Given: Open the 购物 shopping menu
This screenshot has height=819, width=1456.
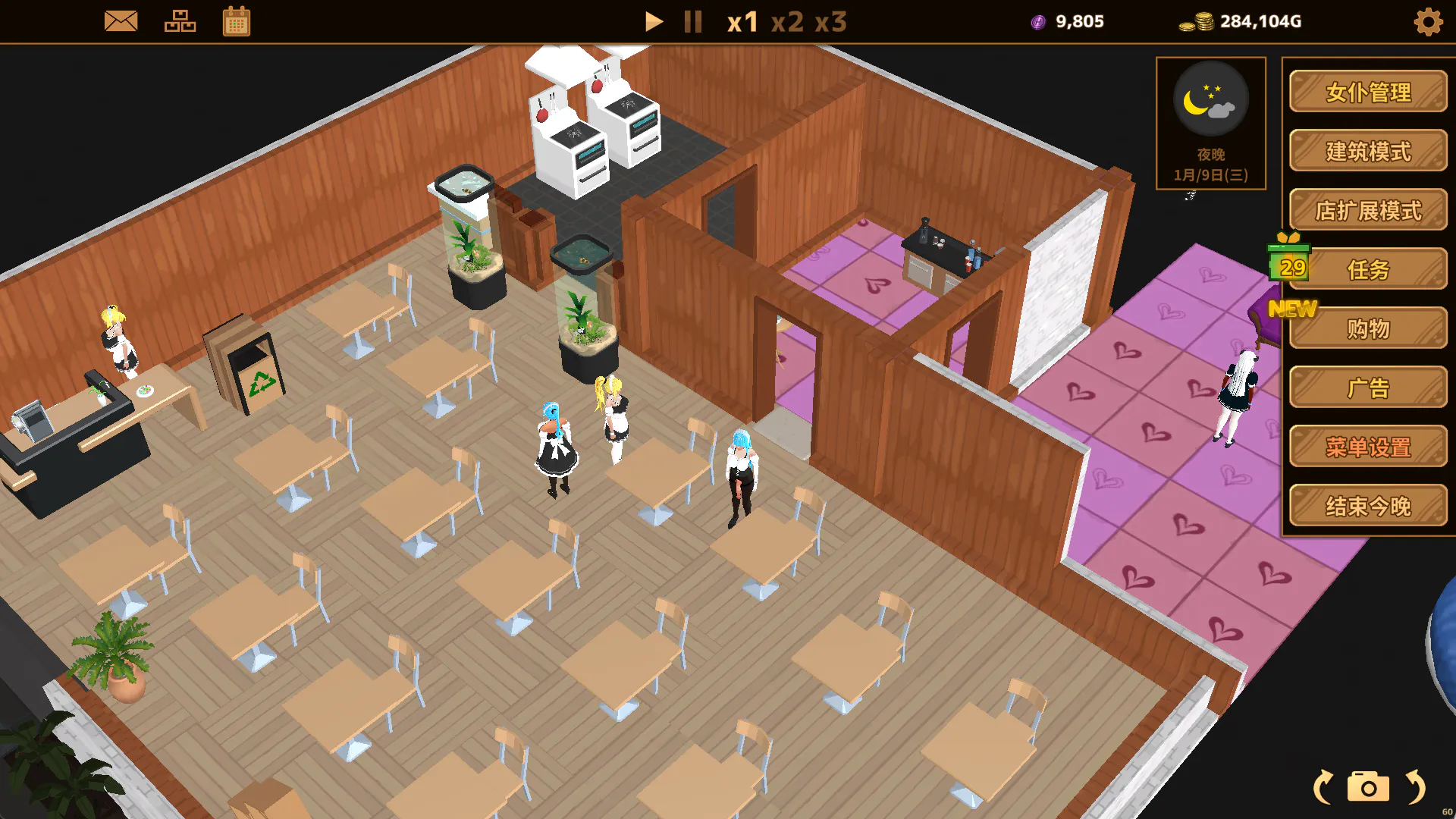Looking at the screenshot, I should pos(1368,328).
